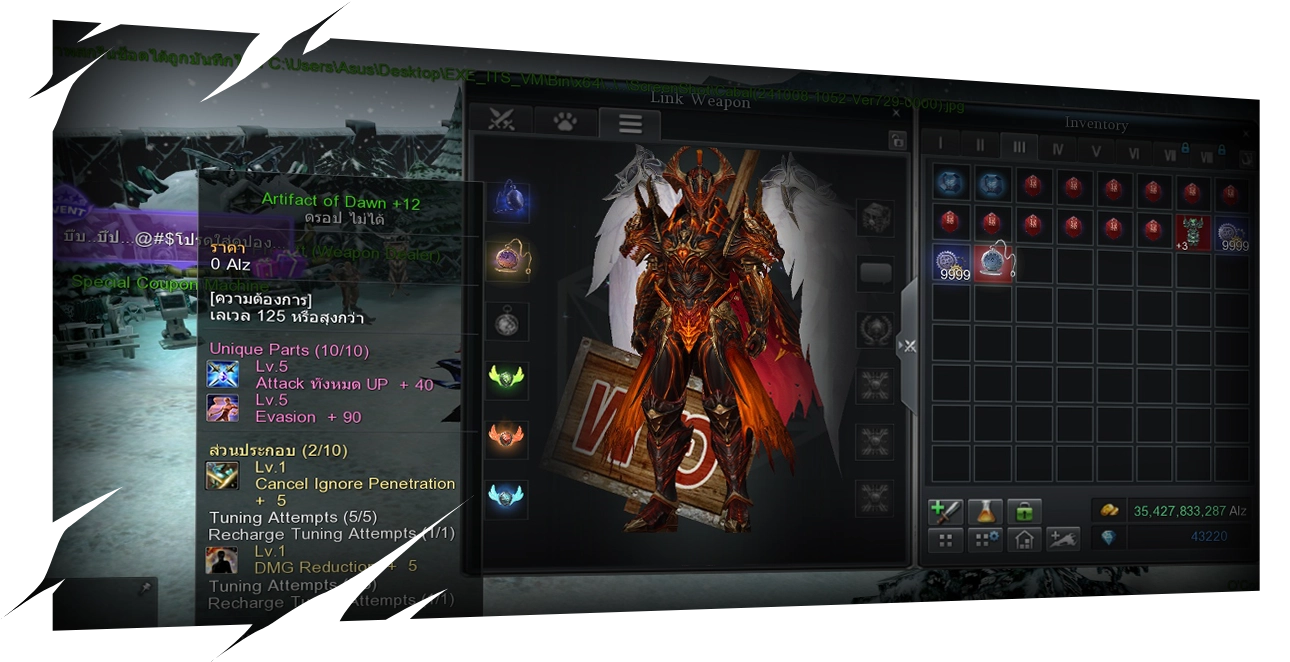Click the purple orb artifact slot
Image resolution: width=1290 pixels, height=662 pixels.
[507, 260]
